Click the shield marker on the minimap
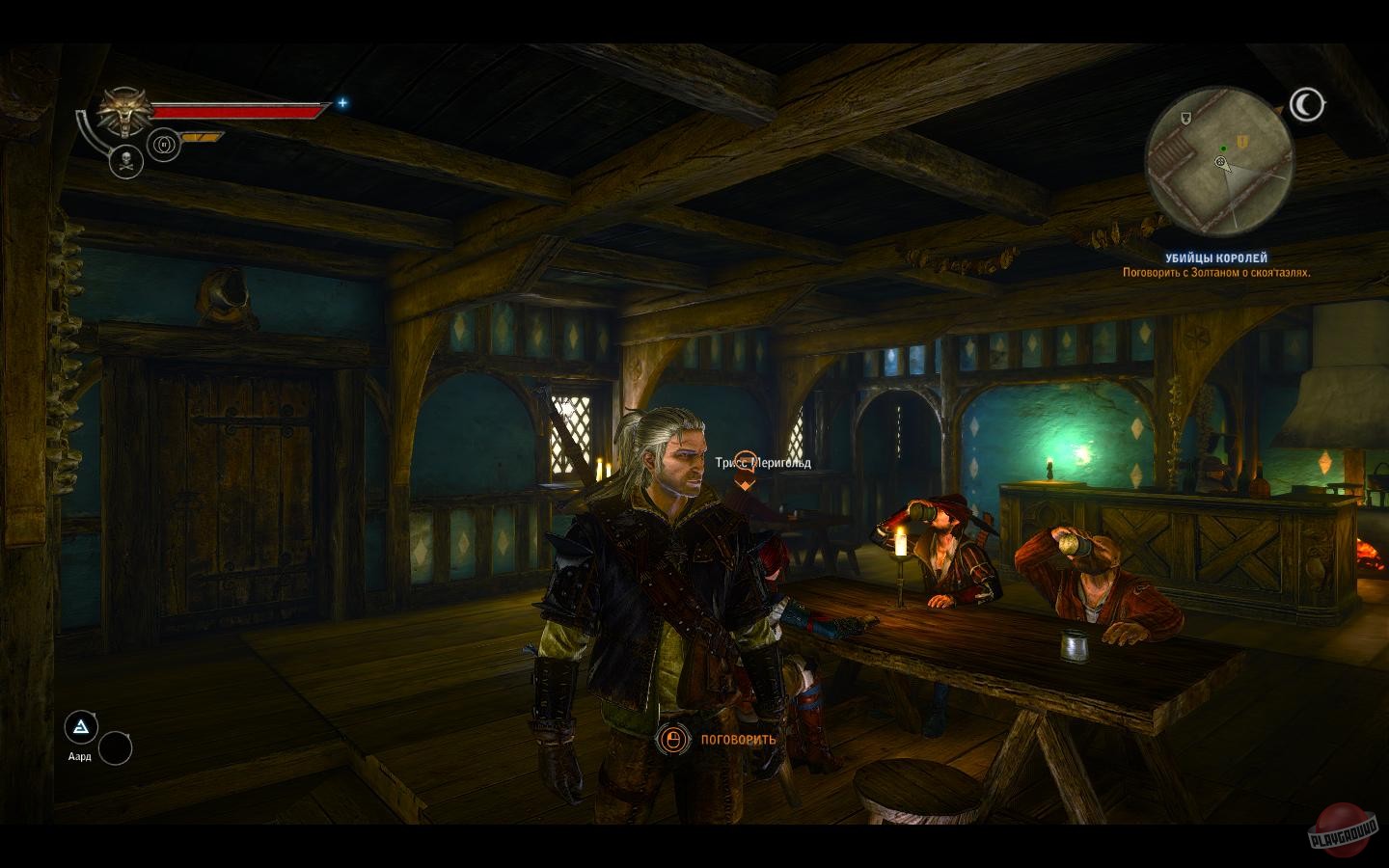The height and width of the screenshot is (868, 1389). (1185, 119)
